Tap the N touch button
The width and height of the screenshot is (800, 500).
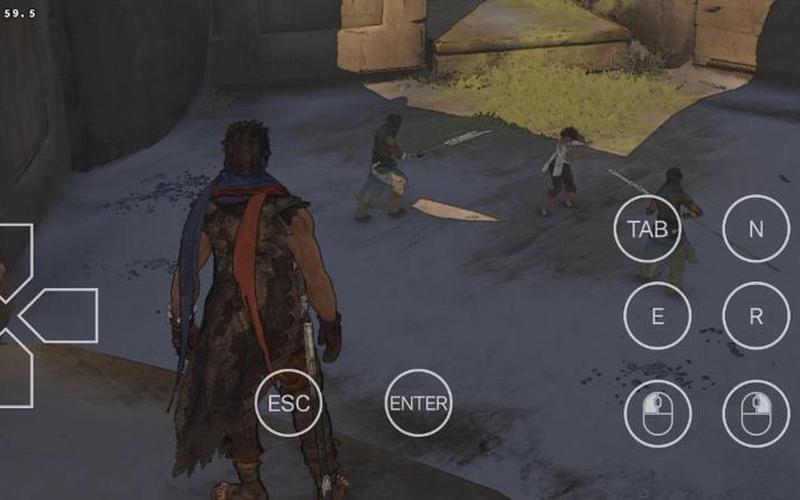coord(756,228)
